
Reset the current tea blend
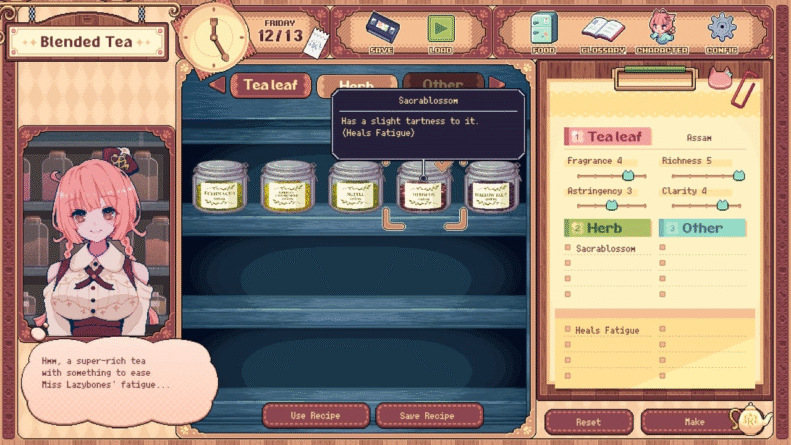(588, 422)
